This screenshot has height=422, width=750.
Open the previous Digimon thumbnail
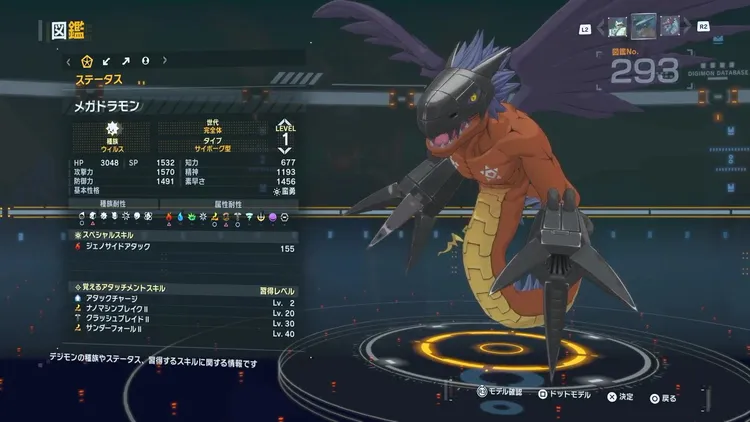point(617,25)
